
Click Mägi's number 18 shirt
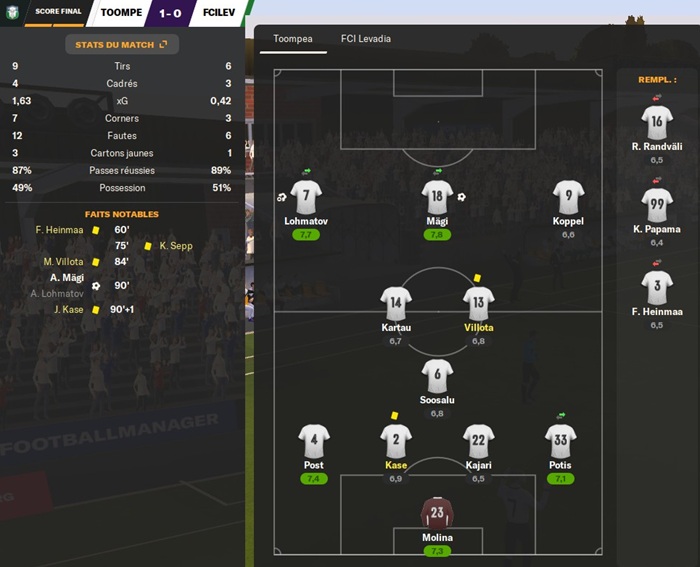437,197
